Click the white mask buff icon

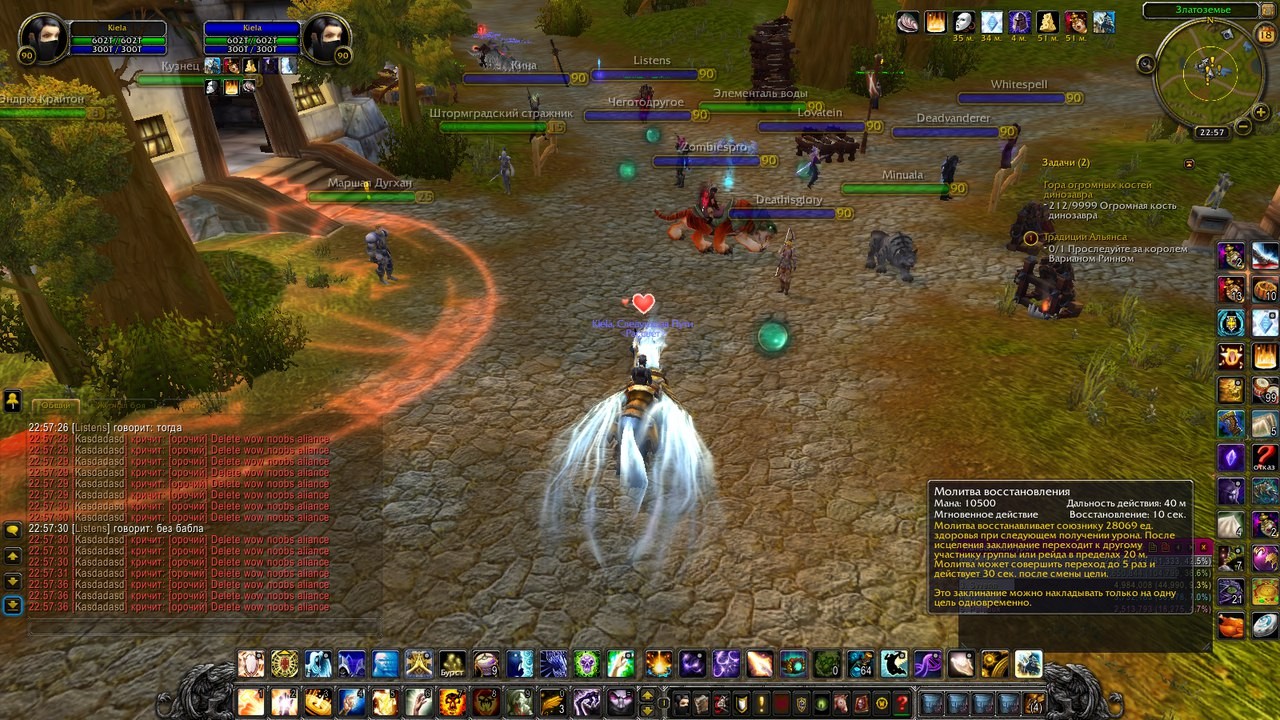963,22
